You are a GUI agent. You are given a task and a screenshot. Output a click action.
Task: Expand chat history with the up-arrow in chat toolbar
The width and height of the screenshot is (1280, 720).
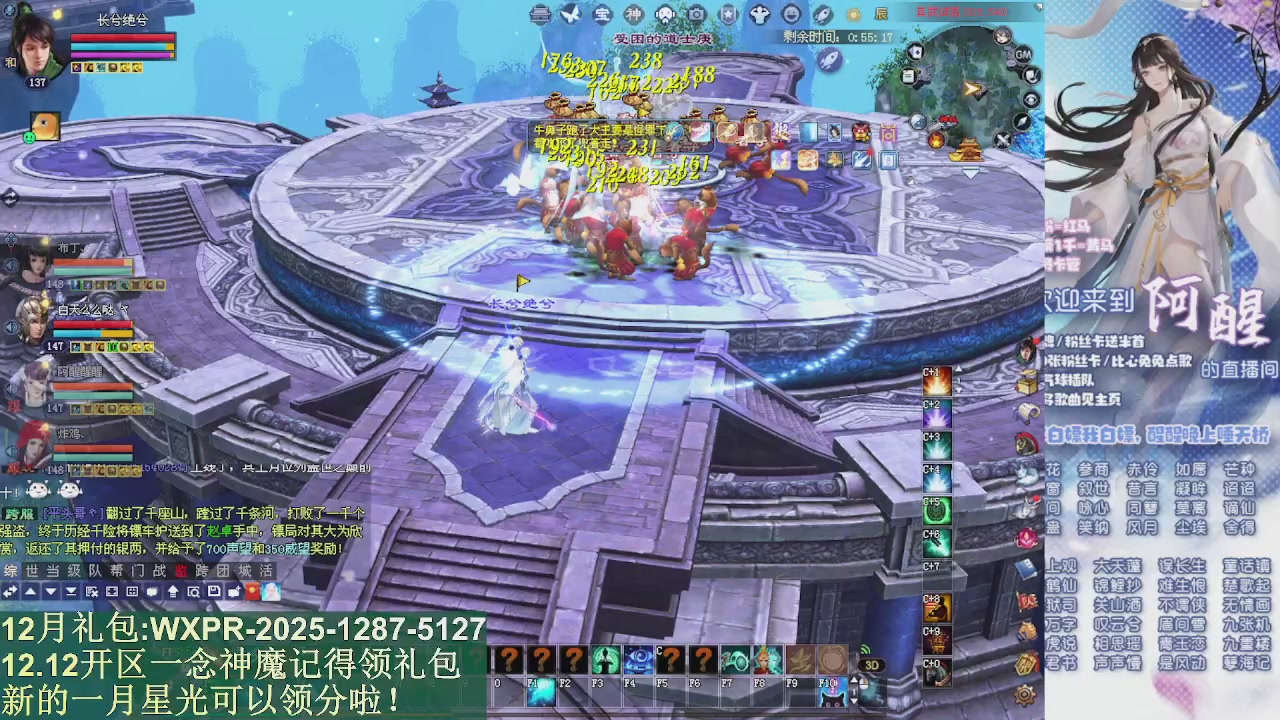tap(30, 591)
